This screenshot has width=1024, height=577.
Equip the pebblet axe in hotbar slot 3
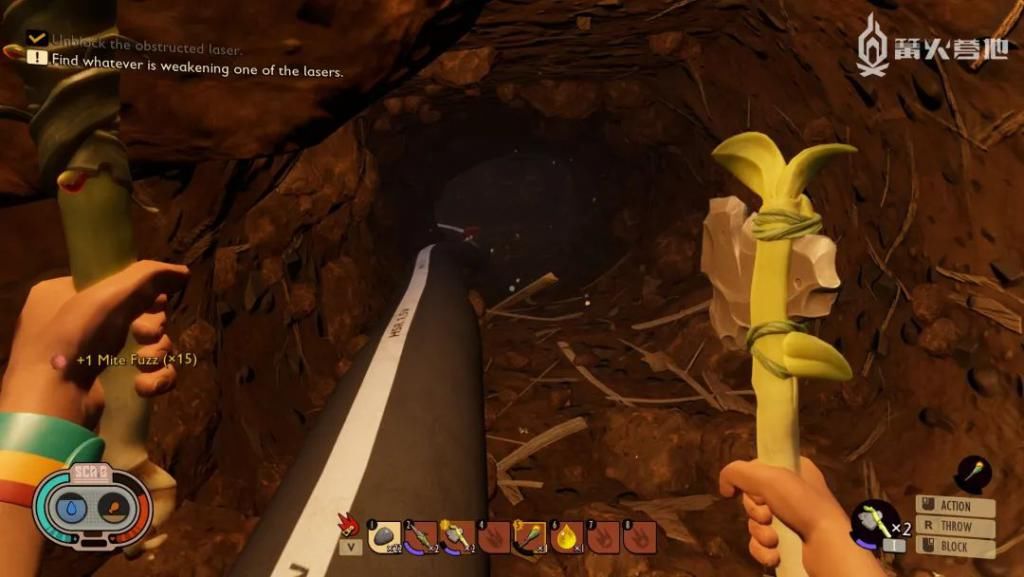(x=456, y=537)
